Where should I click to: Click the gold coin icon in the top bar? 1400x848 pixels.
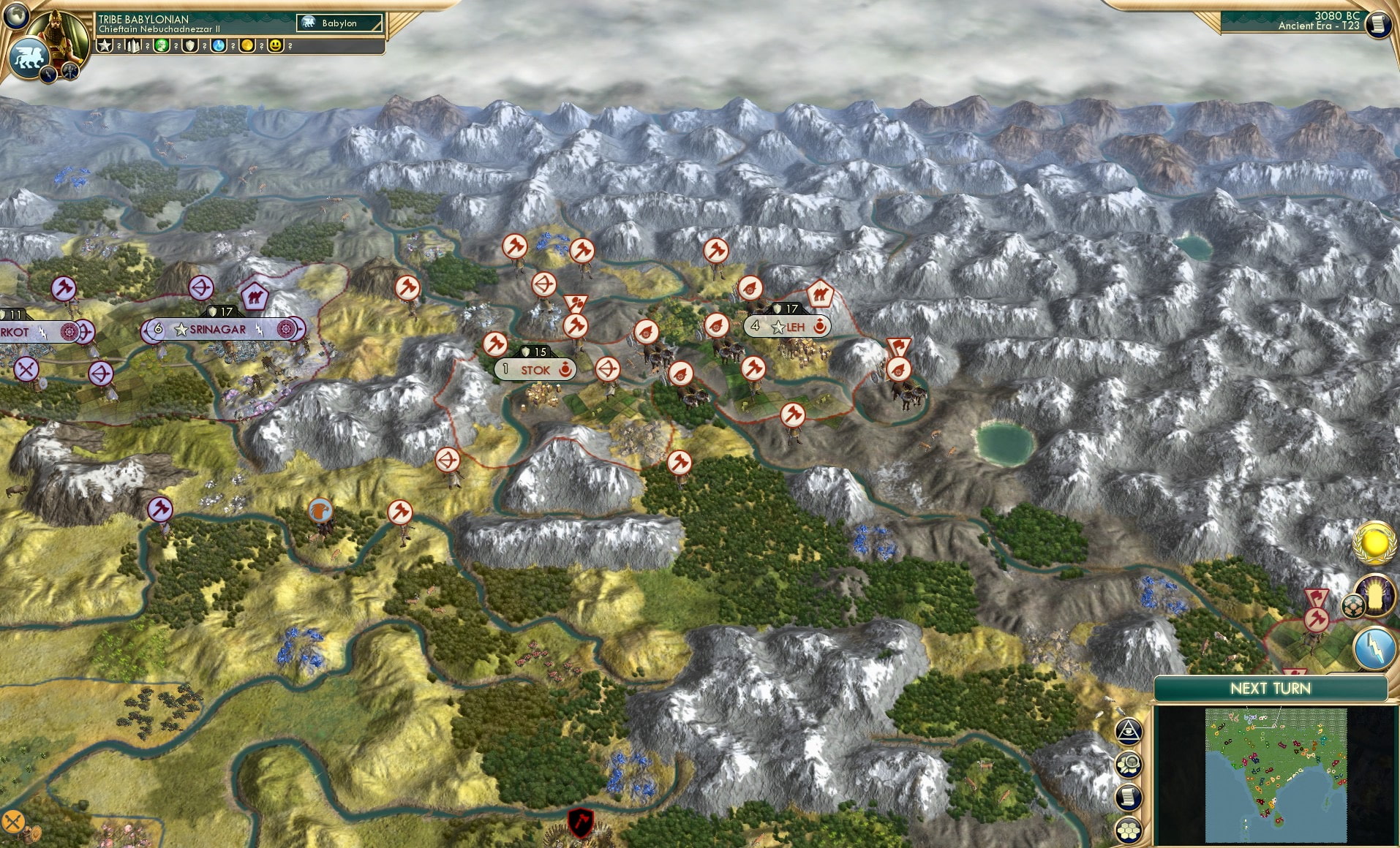(x=249, y=45)
